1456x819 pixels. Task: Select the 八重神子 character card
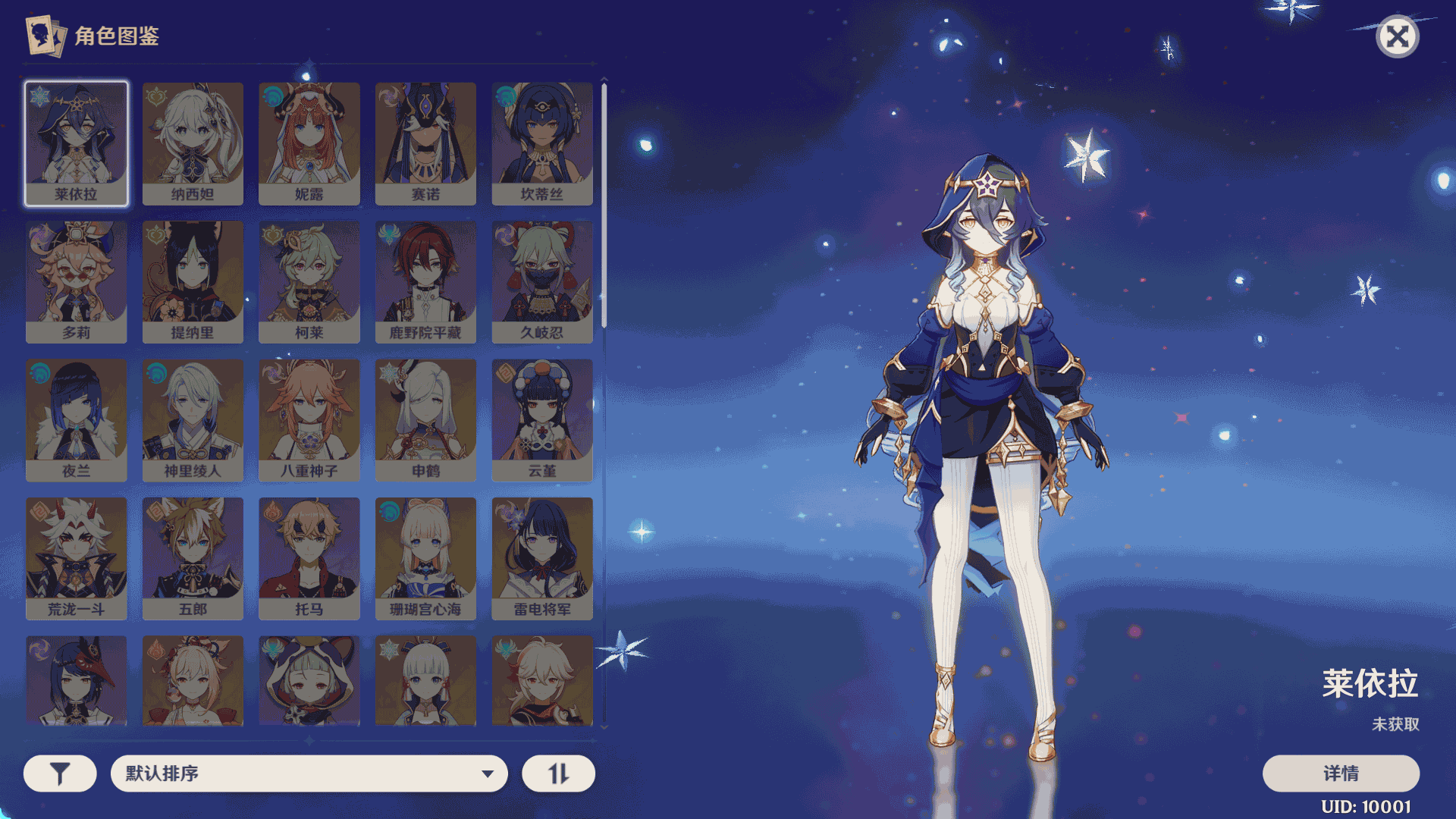(x=309, y=419)
